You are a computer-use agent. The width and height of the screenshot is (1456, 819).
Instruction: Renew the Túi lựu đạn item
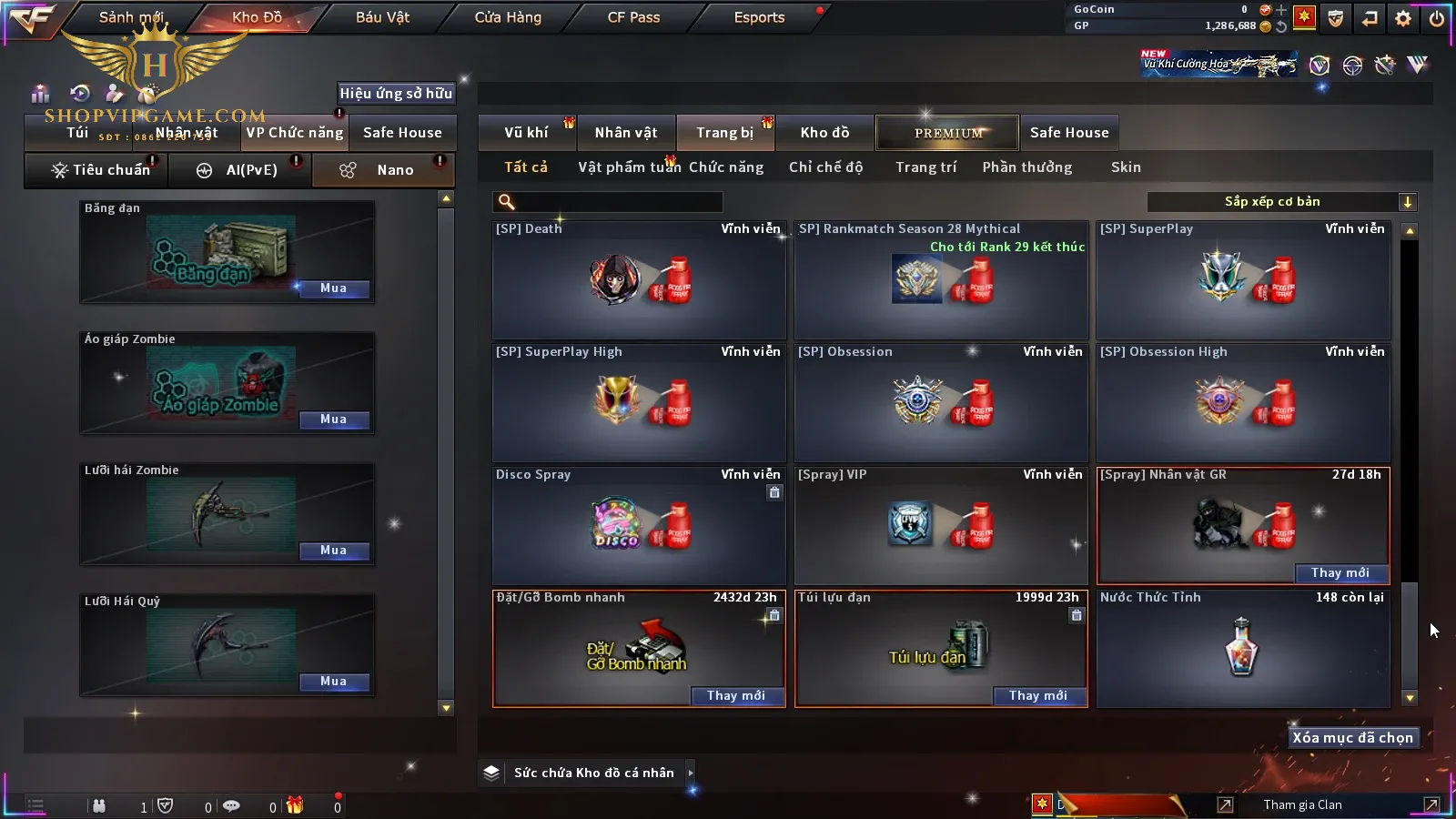1037,696
